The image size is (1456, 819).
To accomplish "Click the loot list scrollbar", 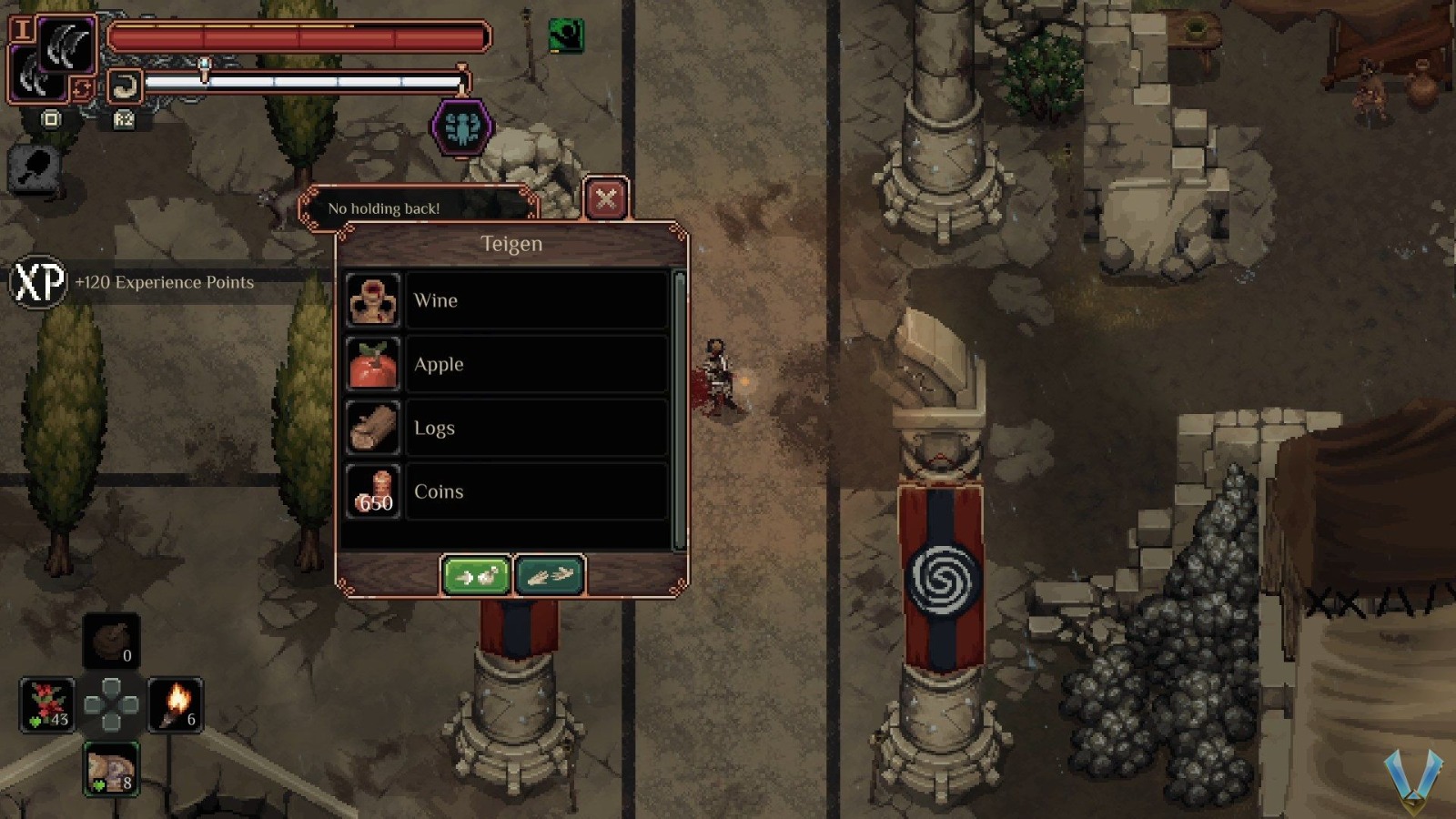I will (679, 409).
